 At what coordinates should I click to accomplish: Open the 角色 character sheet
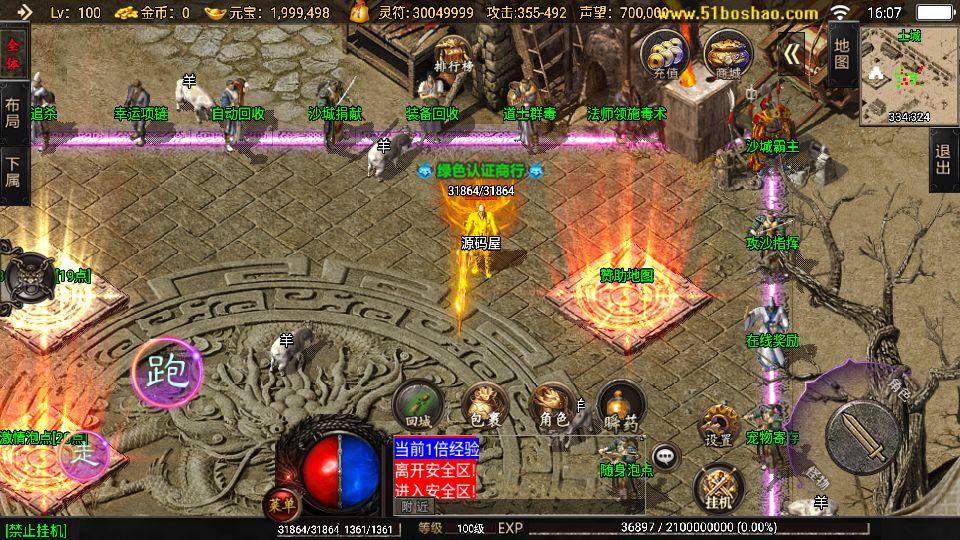pos(553,405)
